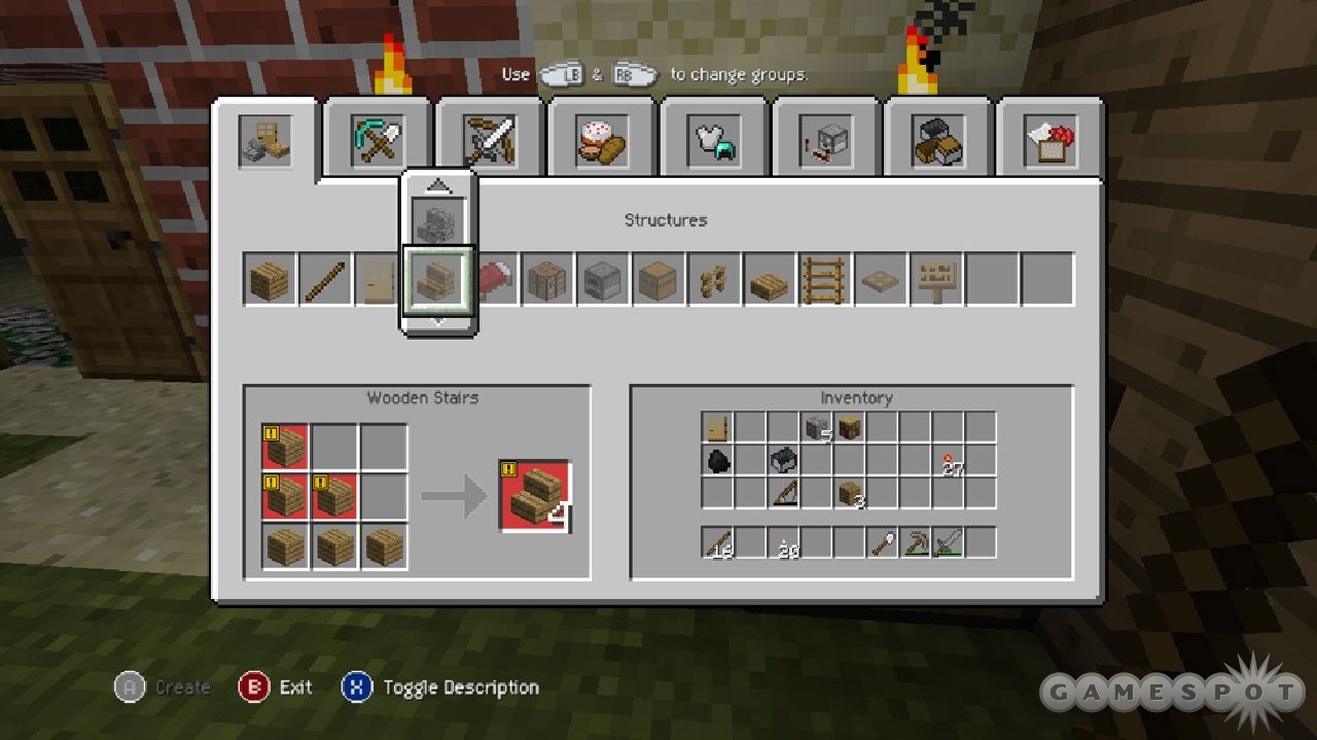This screenshot has width=1317, height=740.
Task: Expand items upward with the up scroll arrow
Action: tap(438, 184)
